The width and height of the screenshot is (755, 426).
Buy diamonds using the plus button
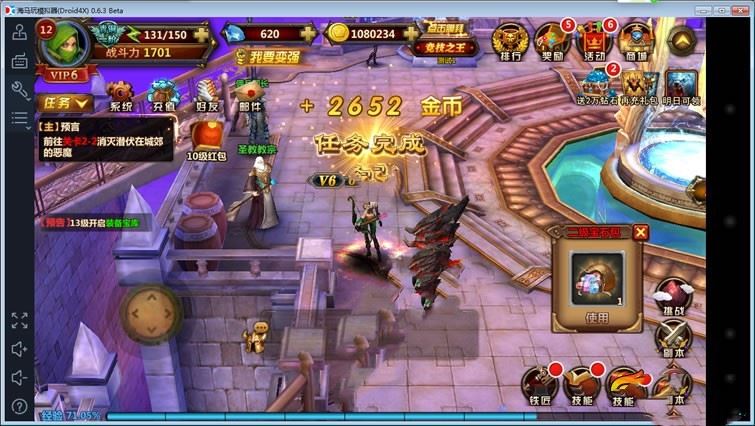(x=307, y=34)
